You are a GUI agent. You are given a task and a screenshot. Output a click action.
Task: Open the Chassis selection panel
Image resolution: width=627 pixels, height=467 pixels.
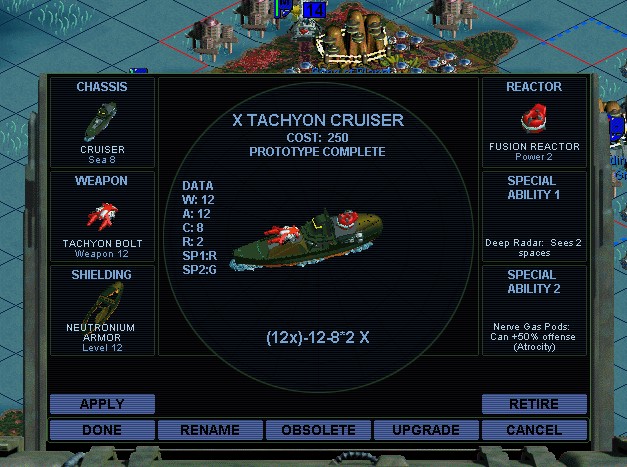coord(103,122)
